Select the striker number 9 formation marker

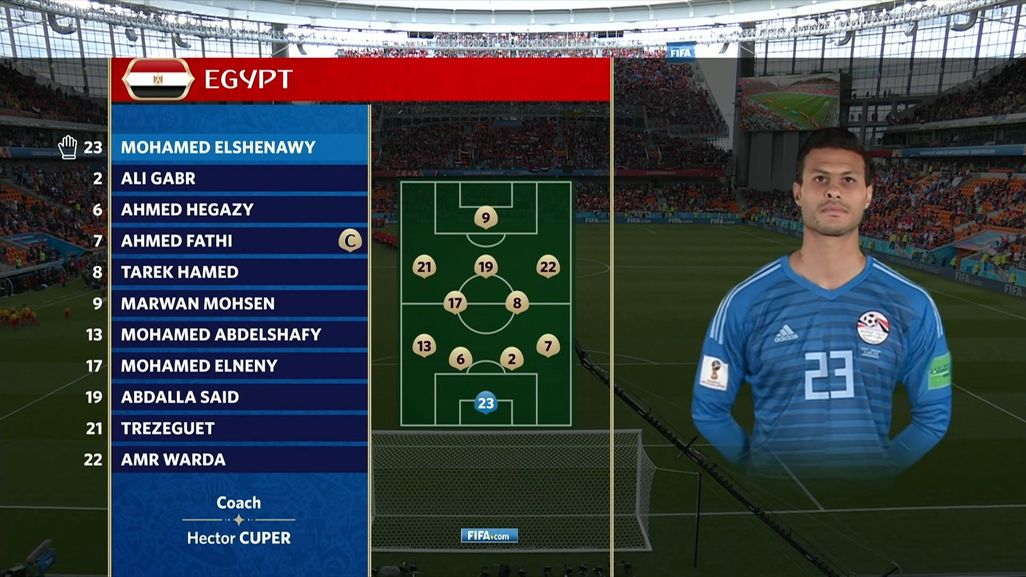coord(486,217)
